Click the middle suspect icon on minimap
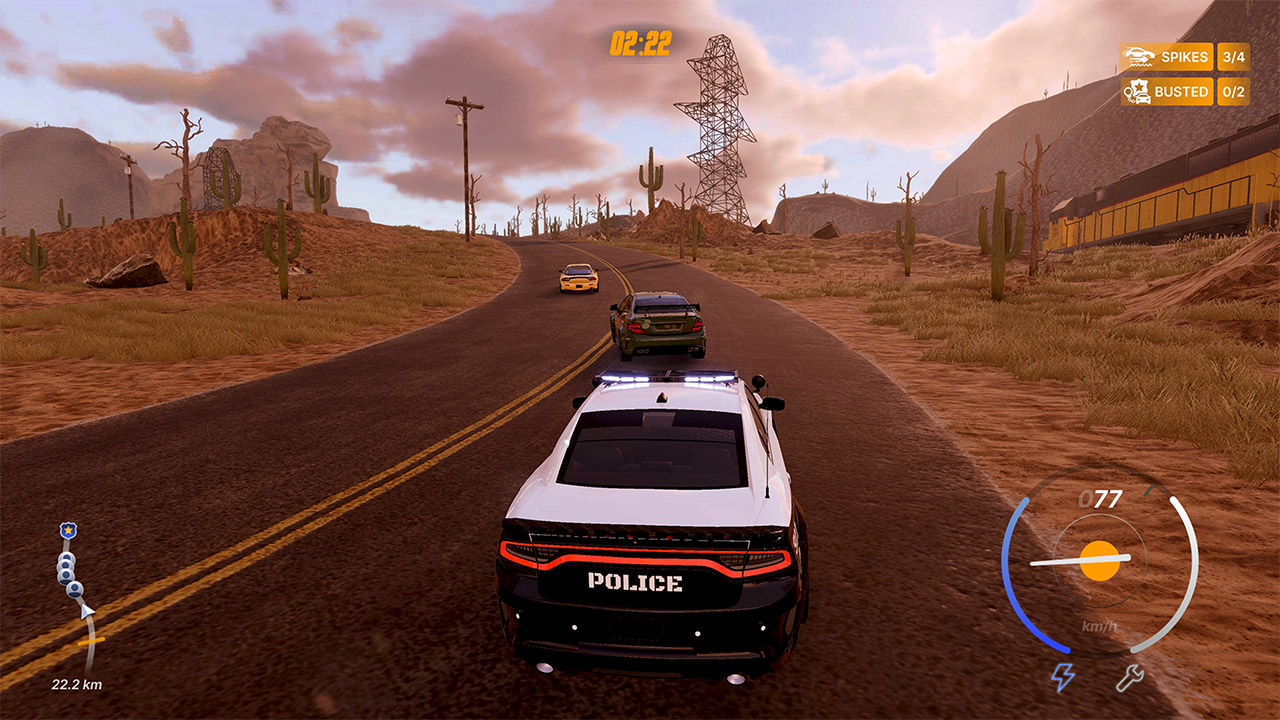The height and width of the screenshot is (720, 1280). (64, 570)
